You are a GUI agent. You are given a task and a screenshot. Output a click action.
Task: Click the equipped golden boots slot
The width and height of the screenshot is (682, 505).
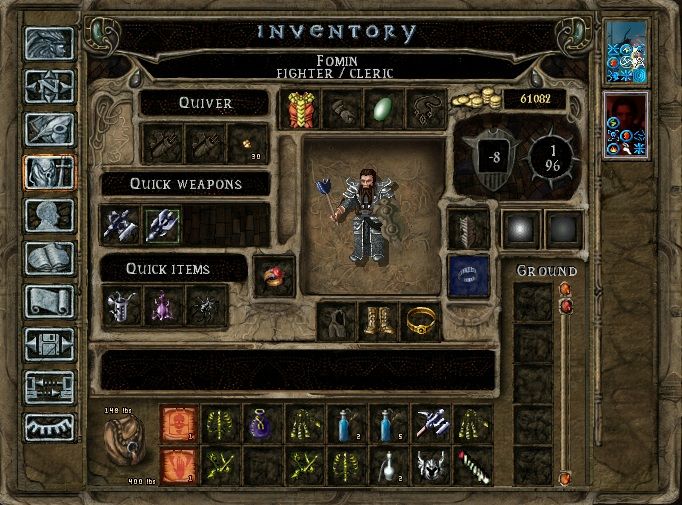point(380,322)
